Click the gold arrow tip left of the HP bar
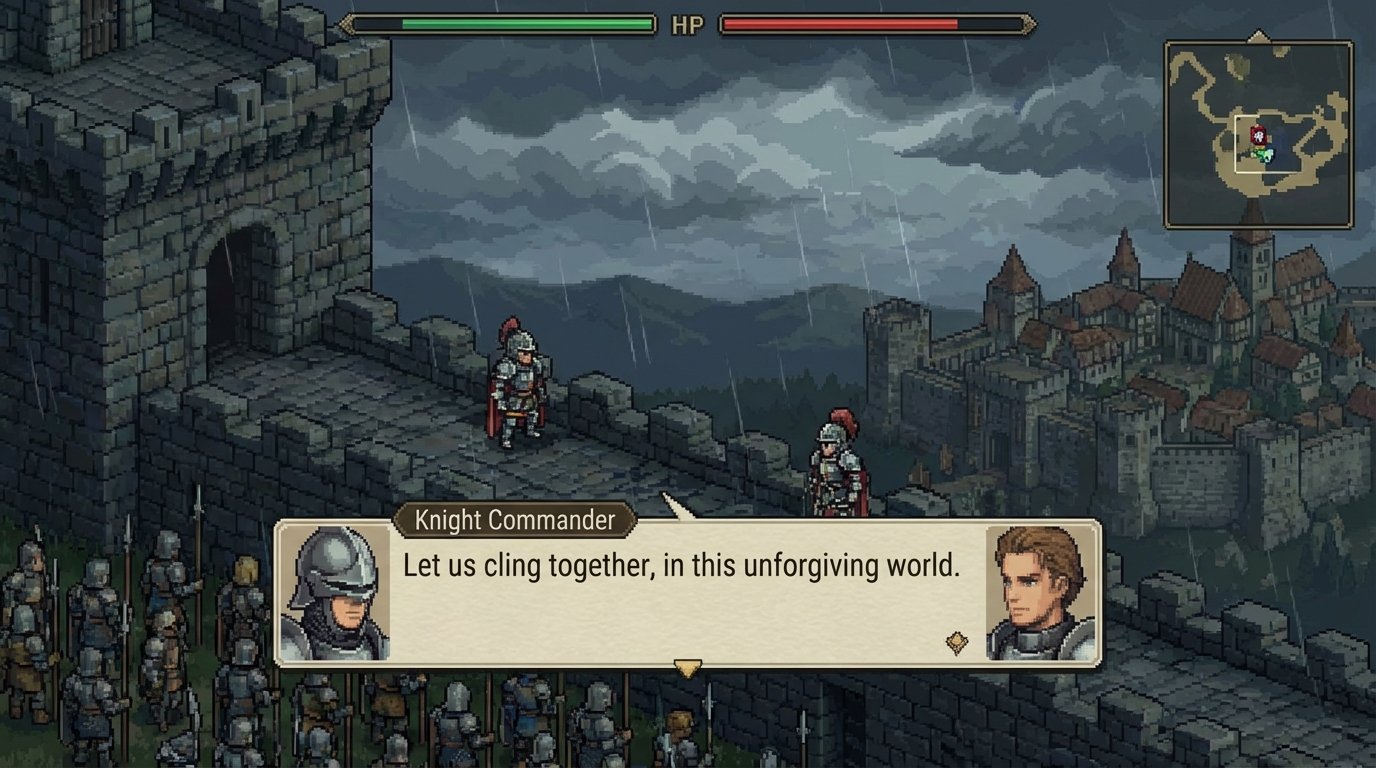This screenshot has height=768, width=1376. point(347,22)
